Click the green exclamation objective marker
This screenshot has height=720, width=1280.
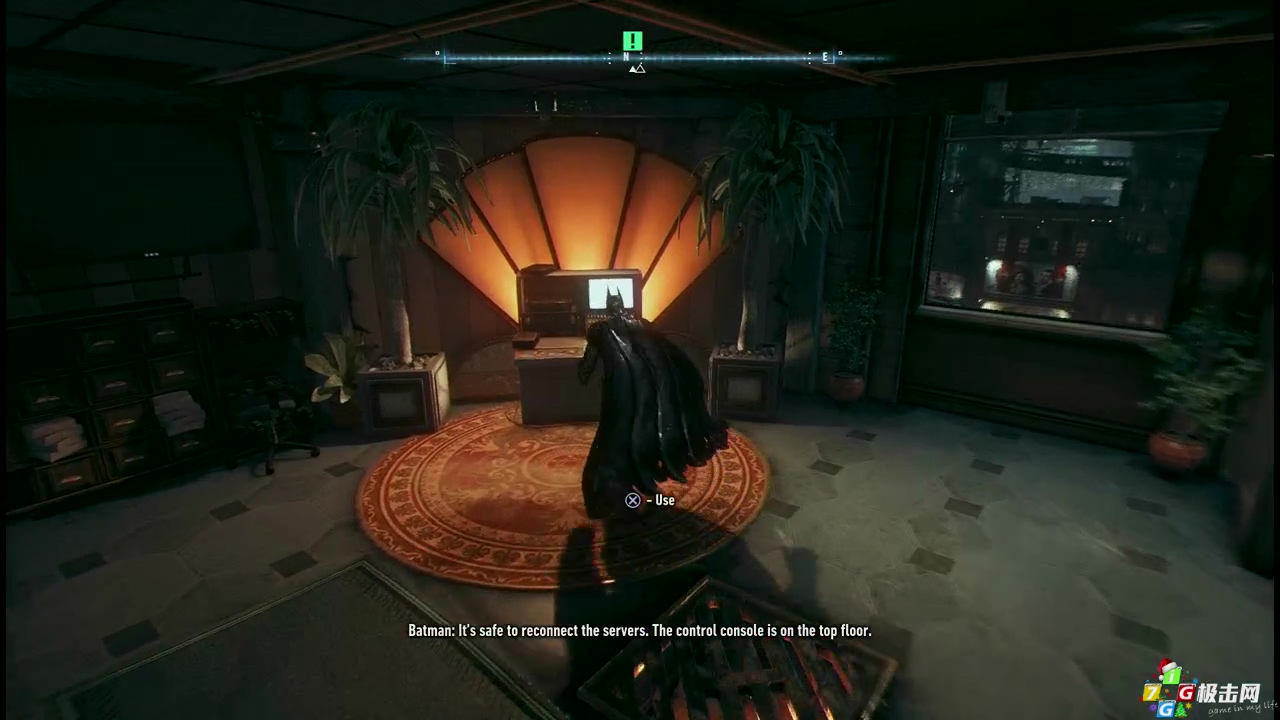point(632,41)
